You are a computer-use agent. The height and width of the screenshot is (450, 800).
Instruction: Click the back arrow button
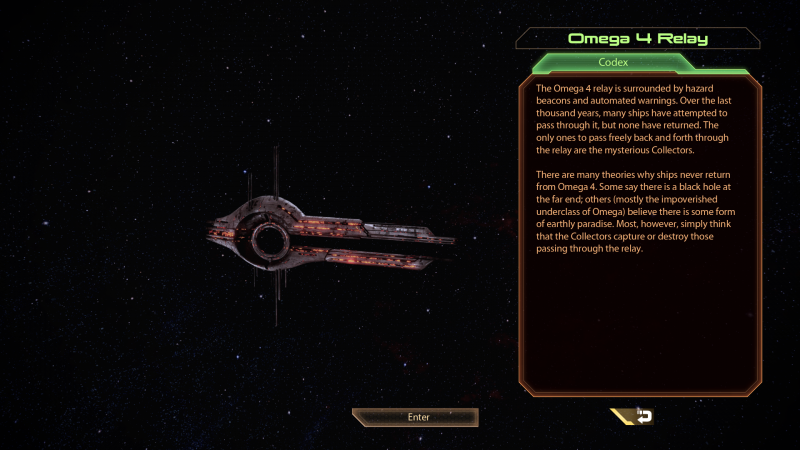click(x=636, y=416)
